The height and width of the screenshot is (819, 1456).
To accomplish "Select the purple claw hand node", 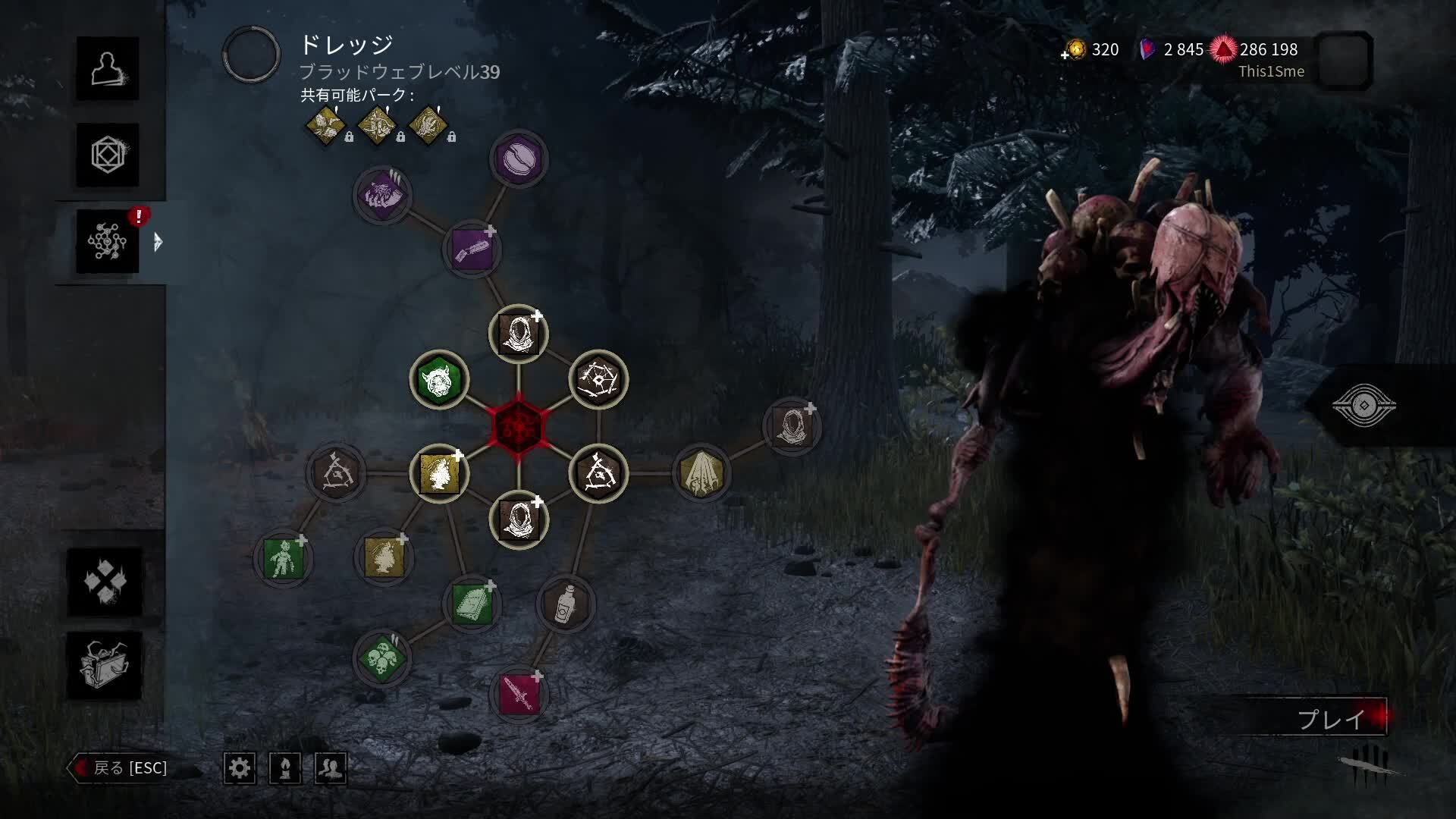I will pyautogui.click(x=382, y=196).
